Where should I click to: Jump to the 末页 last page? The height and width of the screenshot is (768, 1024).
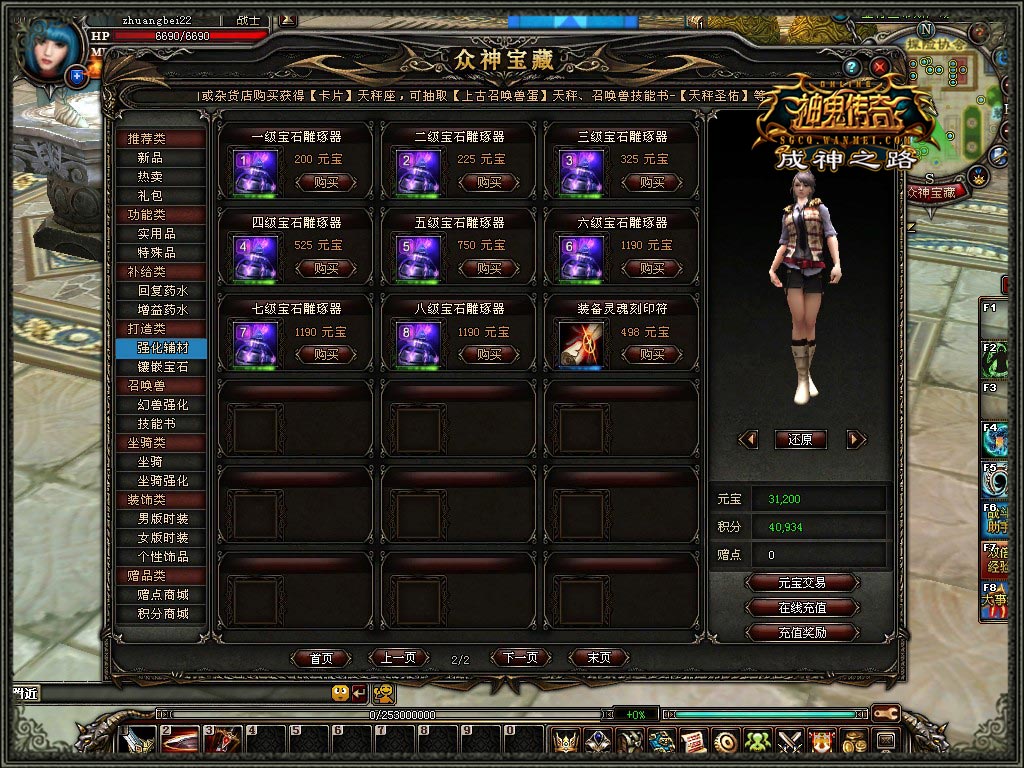coord(599,658)
